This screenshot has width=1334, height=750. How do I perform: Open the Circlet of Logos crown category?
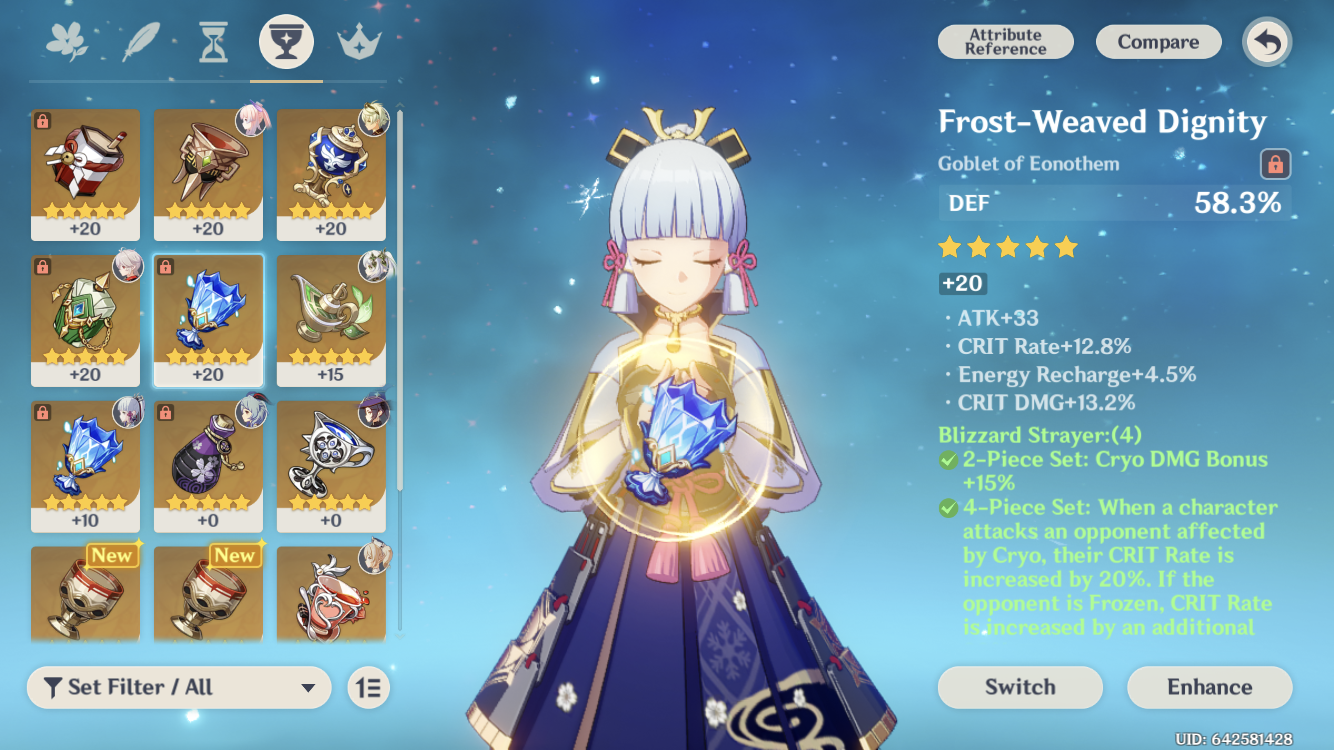coord(358,40)
